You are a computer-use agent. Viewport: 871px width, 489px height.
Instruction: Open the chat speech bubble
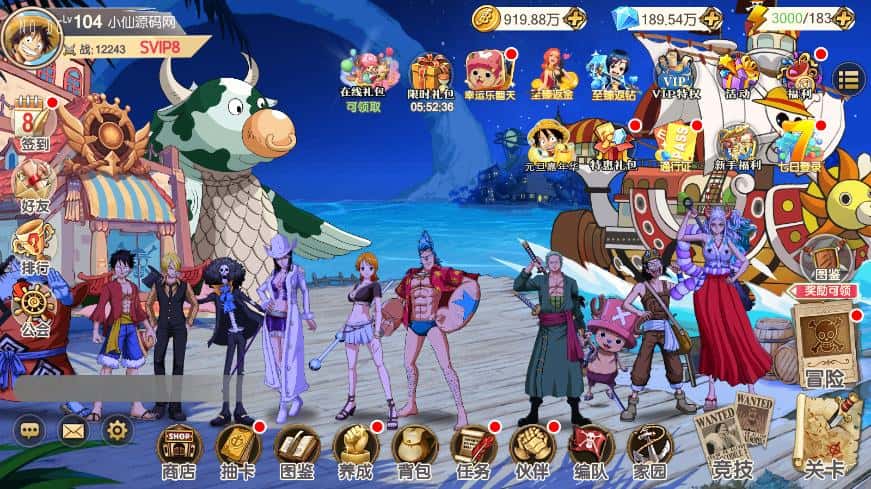click(x=28, y=431)
